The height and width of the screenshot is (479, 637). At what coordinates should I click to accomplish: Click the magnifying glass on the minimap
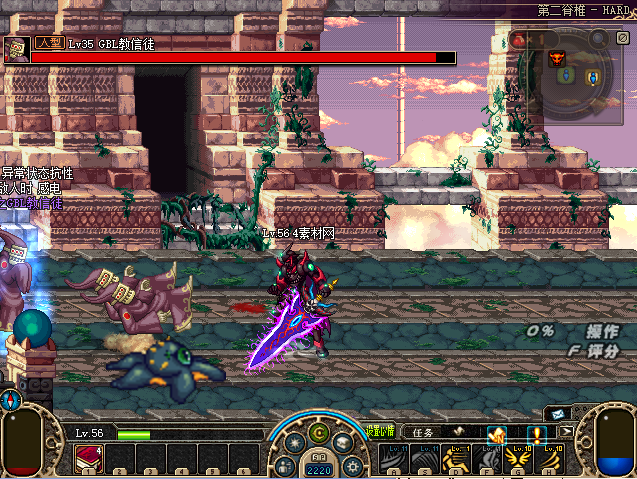(598, 40)
